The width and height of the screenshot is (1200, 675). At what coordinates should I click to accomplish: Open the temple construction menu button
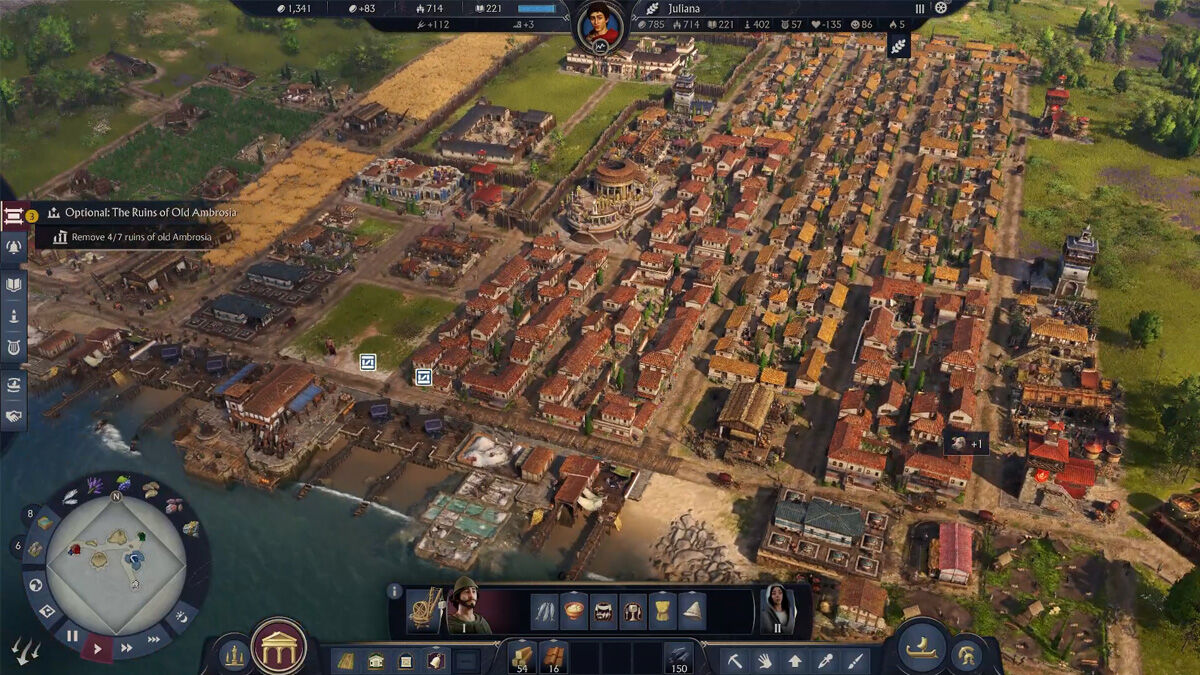(x=279, y=647)
